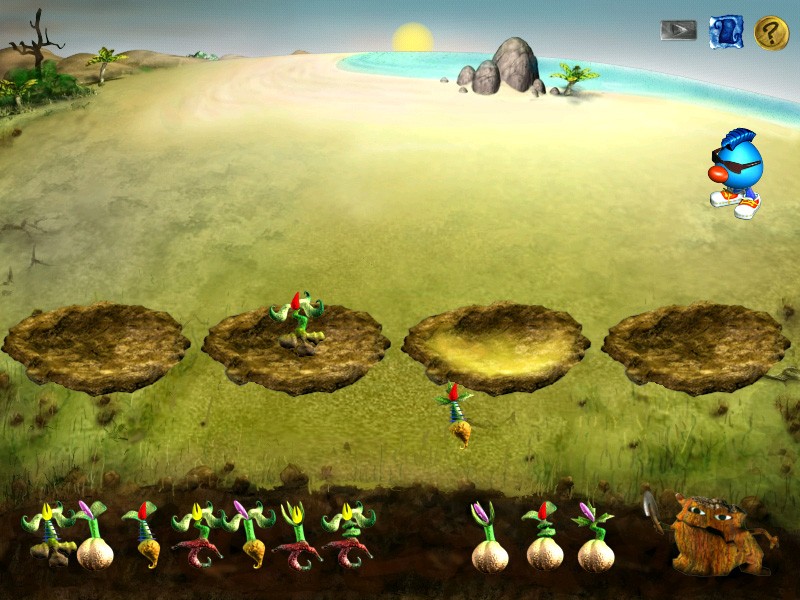This screenshot has width=800, height=600.
Task: Open help with the gold question mark
Action: point(771,31)
